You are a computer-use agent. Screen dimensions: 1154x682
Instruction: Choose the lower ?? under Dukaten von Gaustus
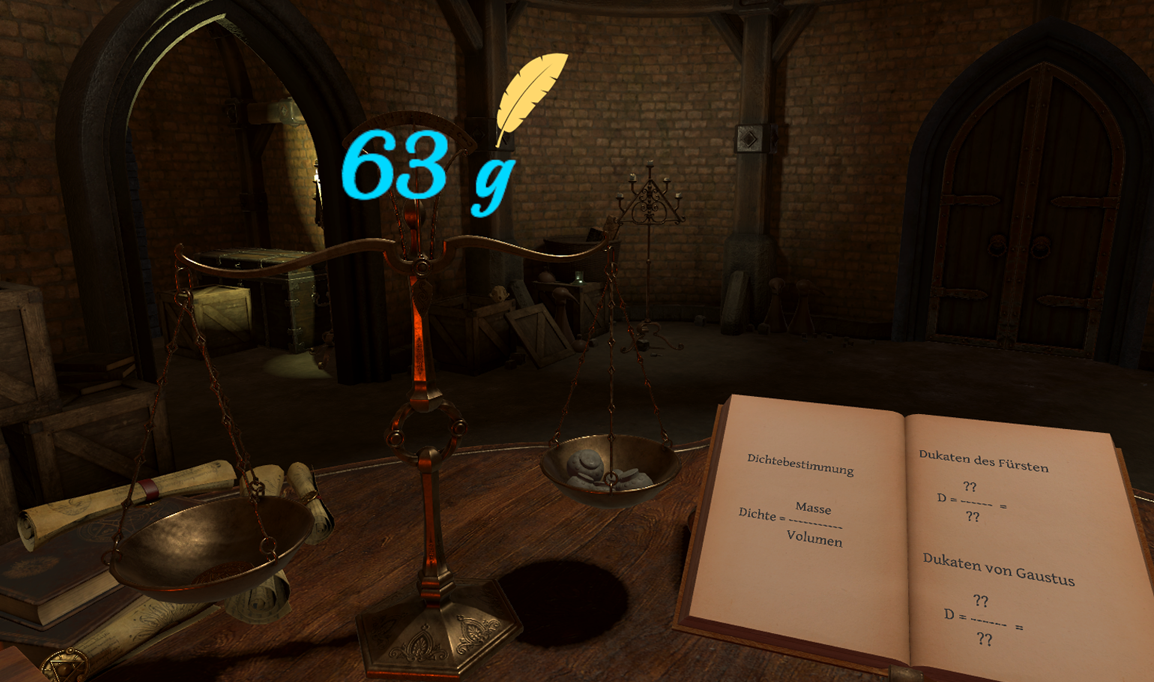pos(984,639)
